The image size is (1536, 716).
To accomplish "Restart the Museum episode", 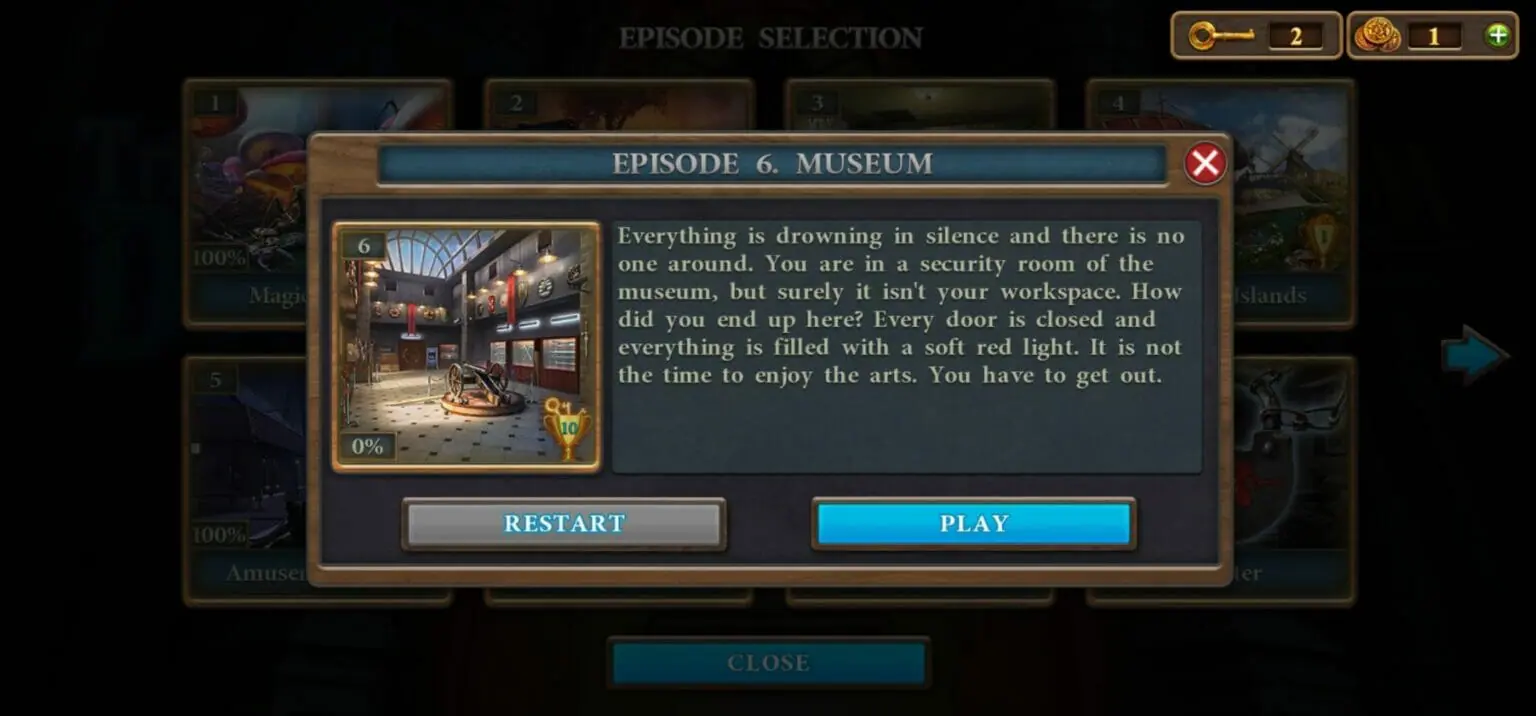I will [x=564, y=524].
